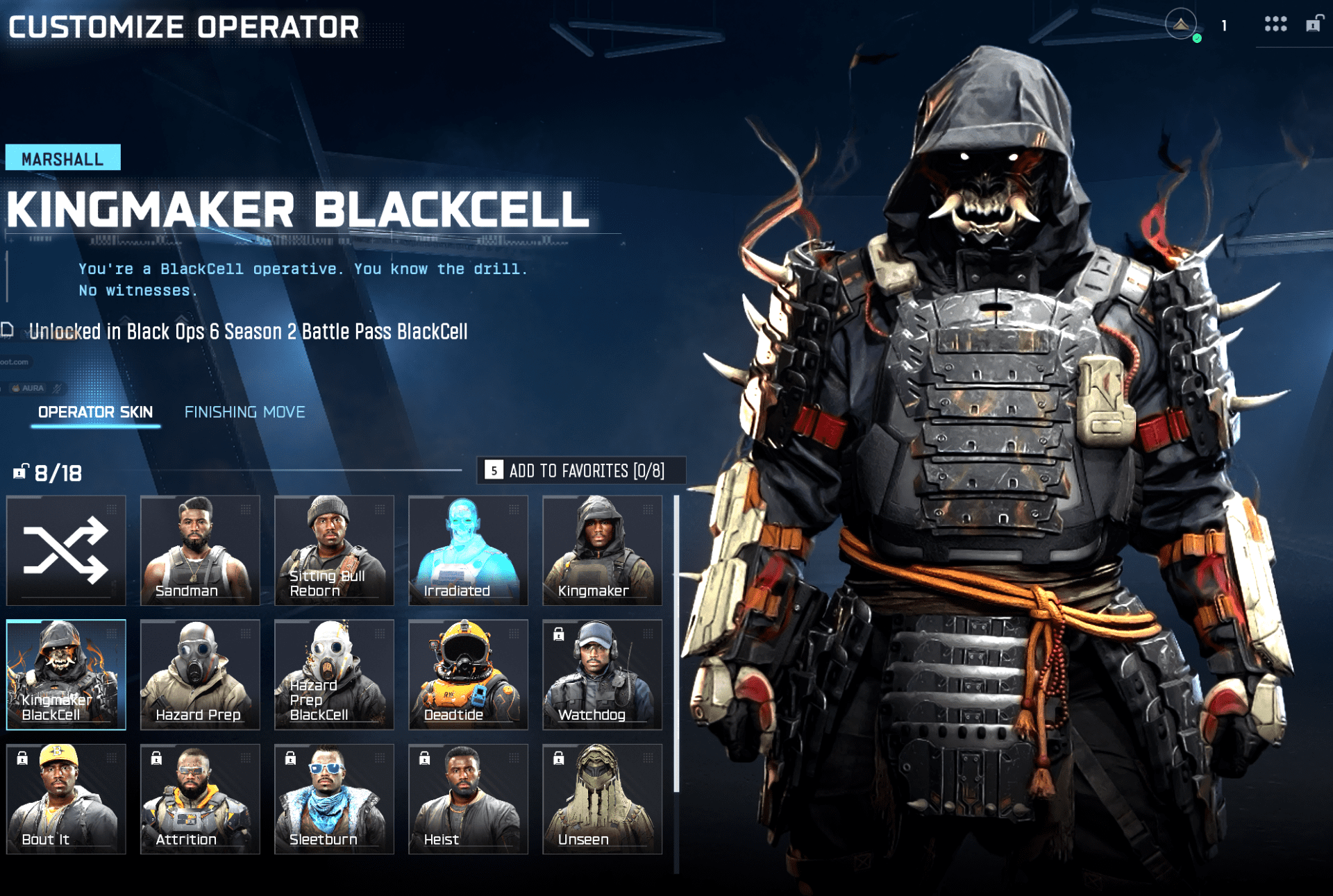The height and width of the screenshot is (896, 1333).
Task: Click Add to Favorites
Action: pyautogui.click(x=587, y=471)
